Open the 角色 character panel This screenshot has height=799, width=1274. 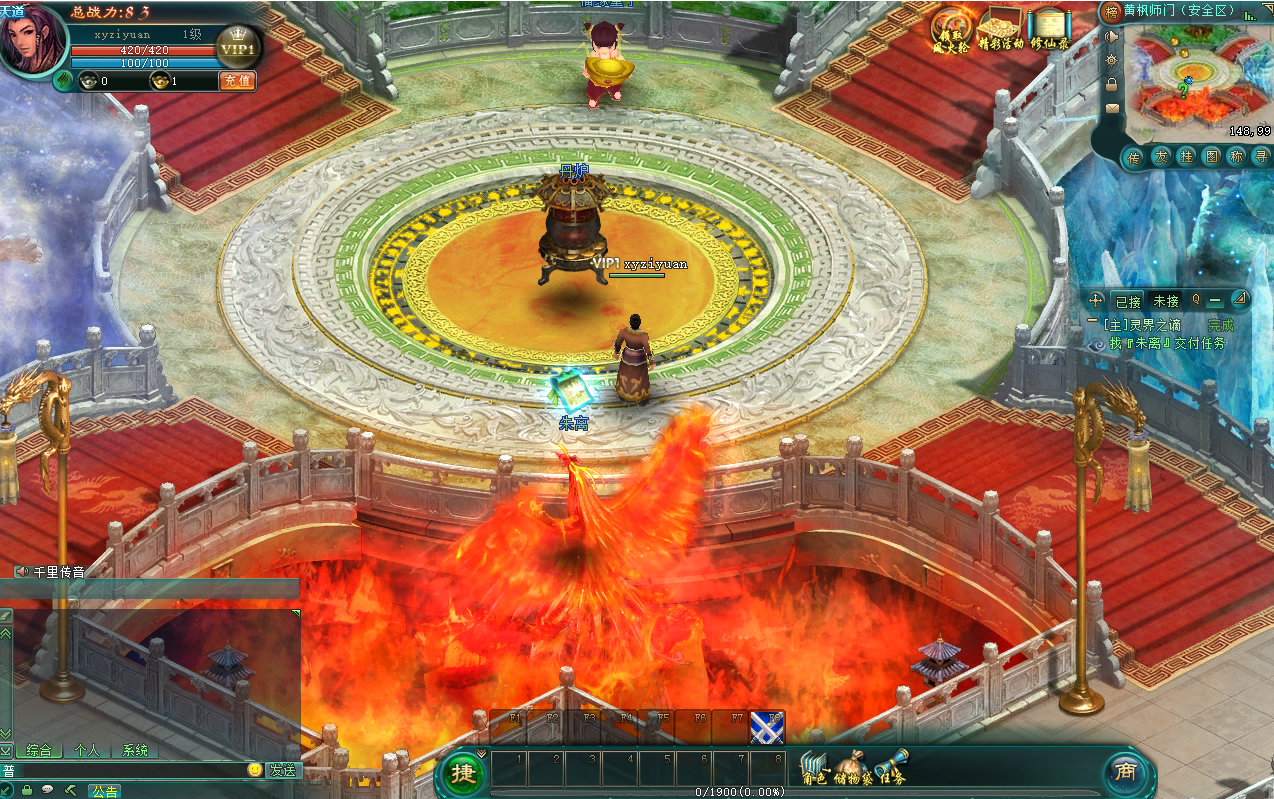(815, 768)
